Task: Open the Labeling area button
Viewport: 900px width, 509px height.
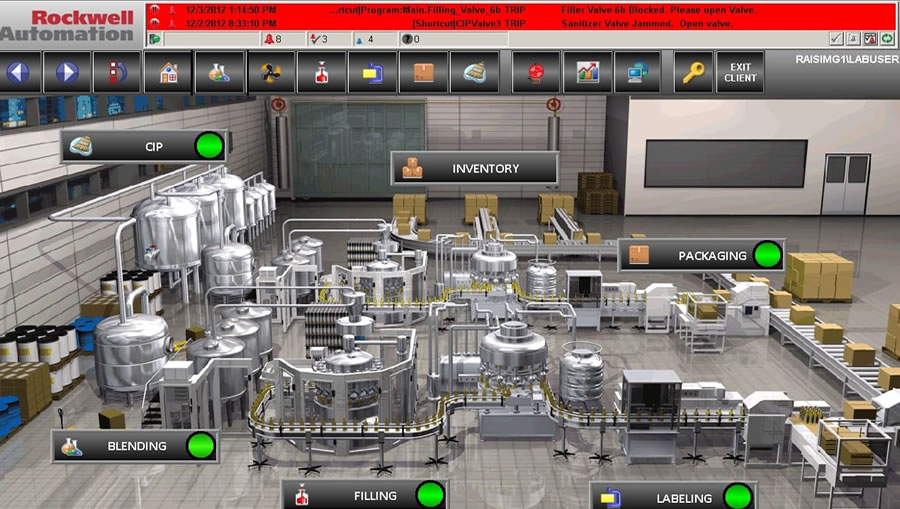Action: (x=672, y=497)
